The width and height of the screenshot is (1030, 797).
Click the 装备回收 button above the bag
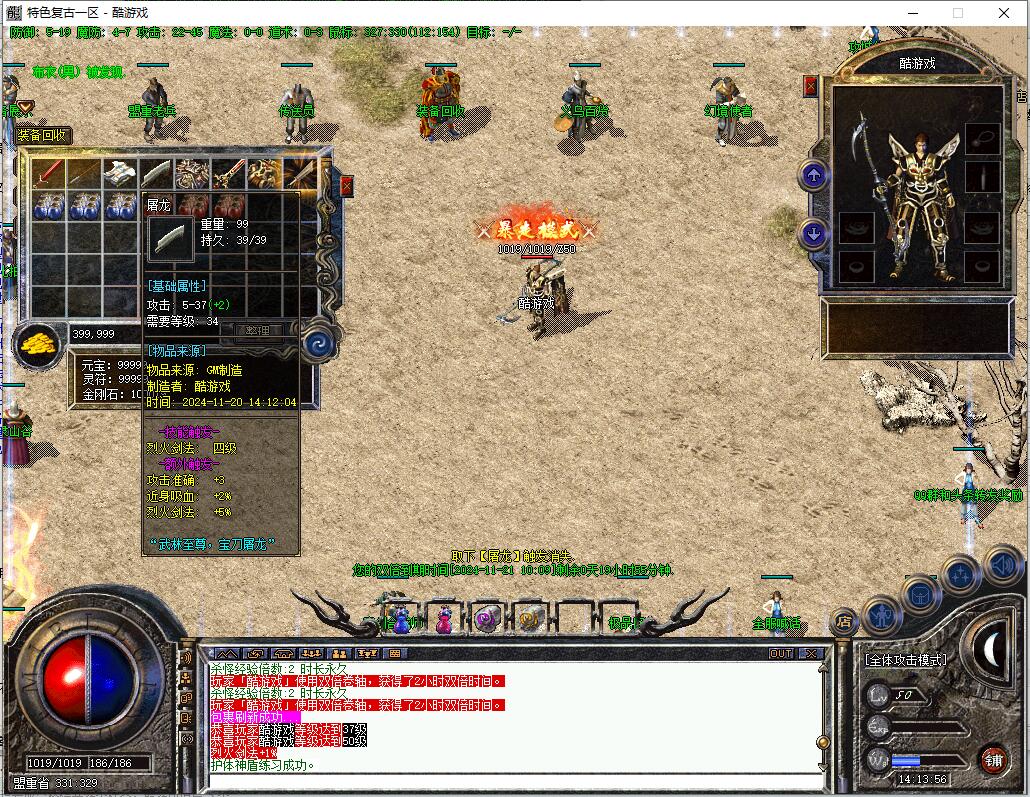pos(42,136)
